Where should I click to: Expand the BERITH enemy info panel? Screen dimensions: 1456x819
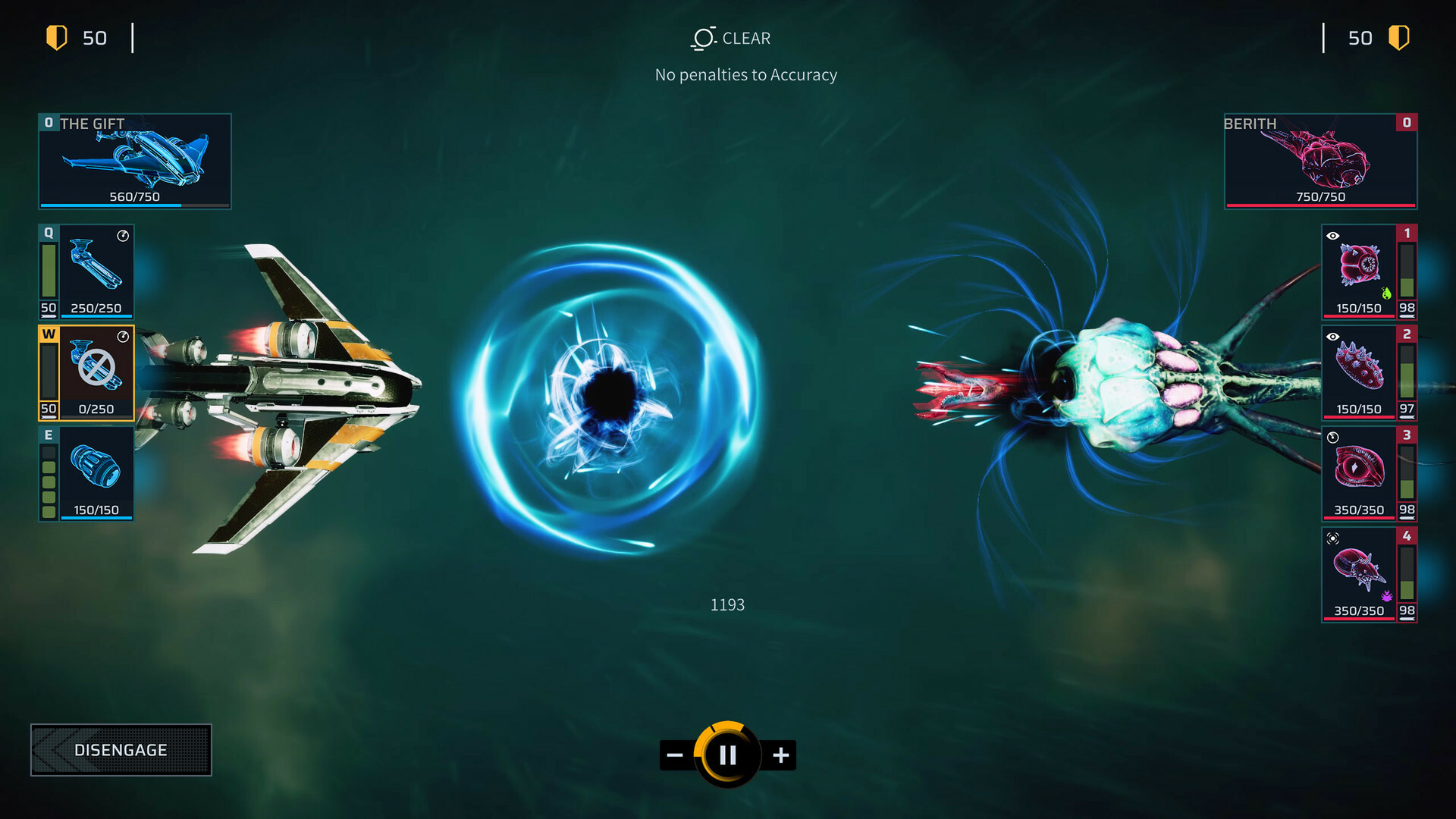coord(1320,160)
